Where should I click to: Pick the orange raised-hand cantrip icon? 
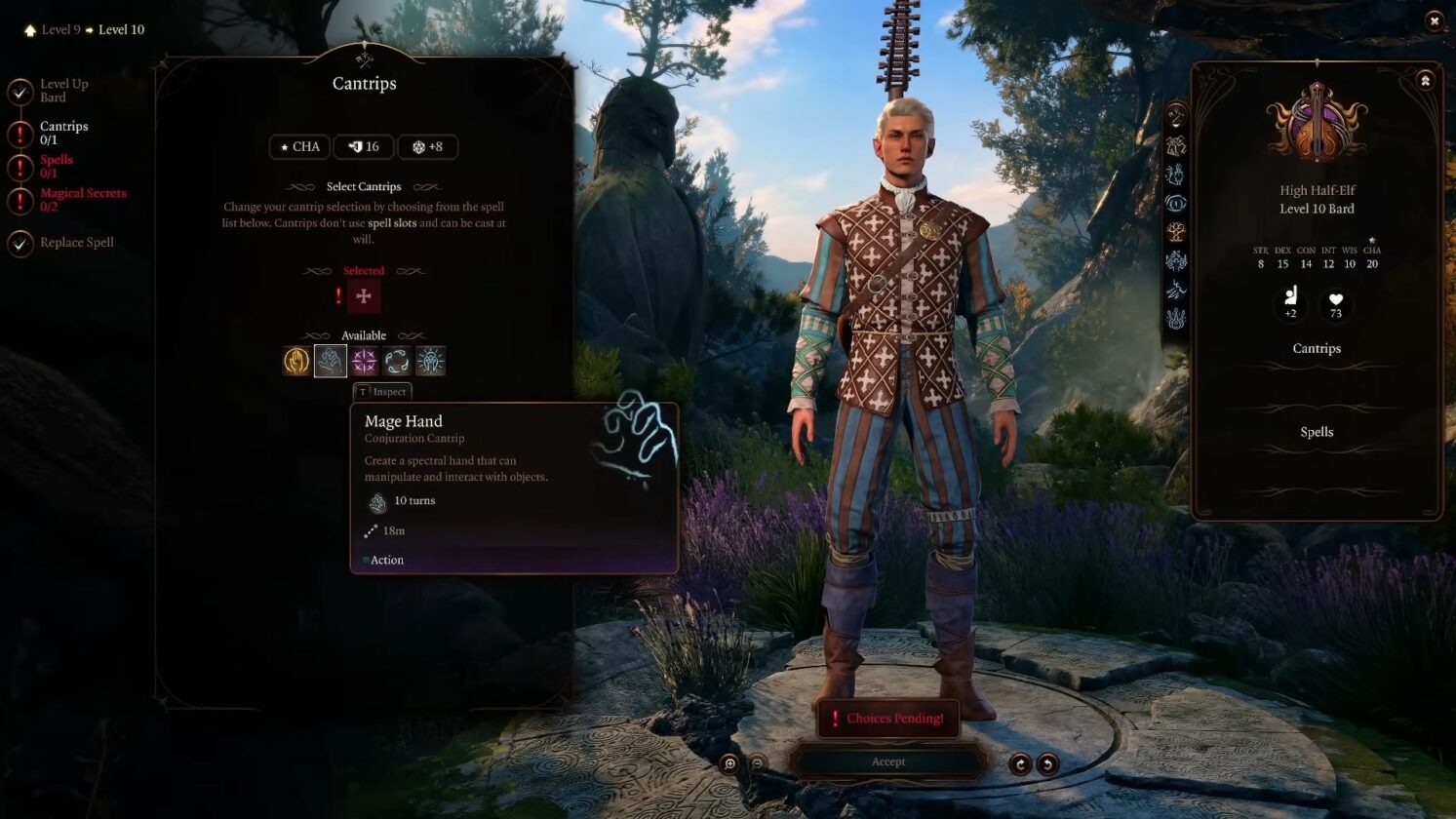pos(296,361)
